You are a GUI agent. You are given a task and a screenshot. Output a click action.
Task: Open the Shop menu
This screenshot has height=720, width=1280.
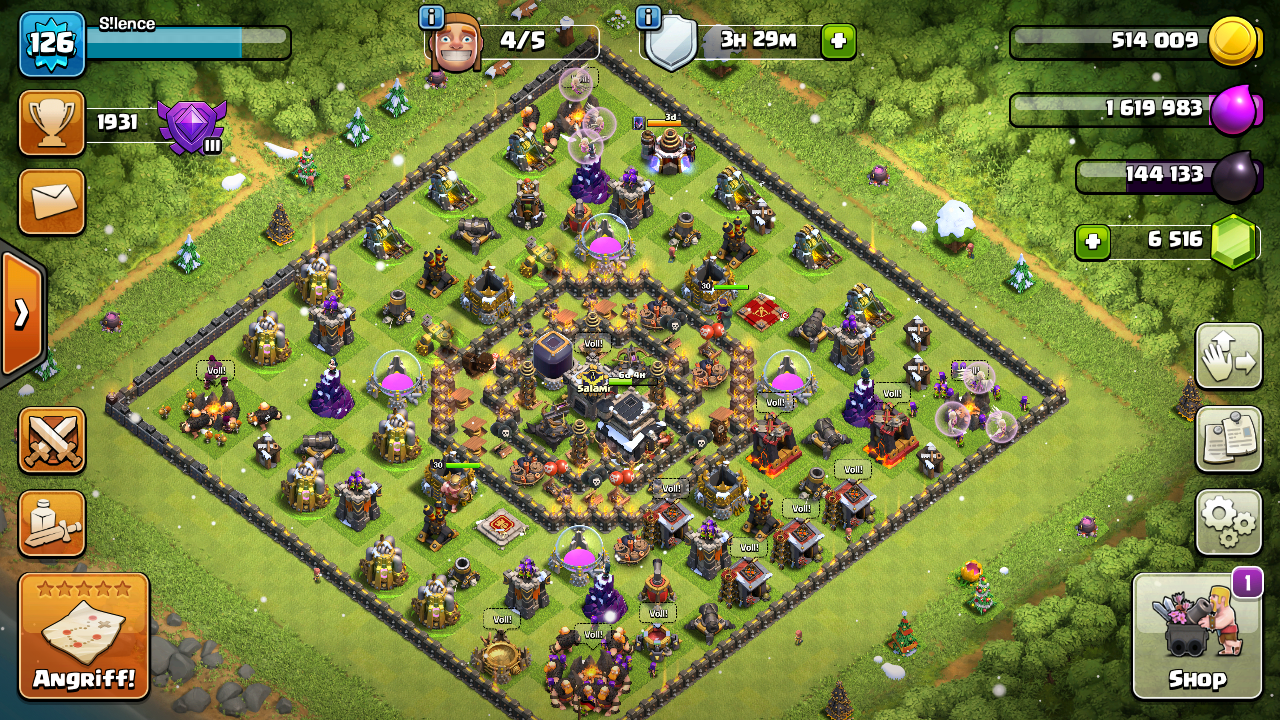1197,636
